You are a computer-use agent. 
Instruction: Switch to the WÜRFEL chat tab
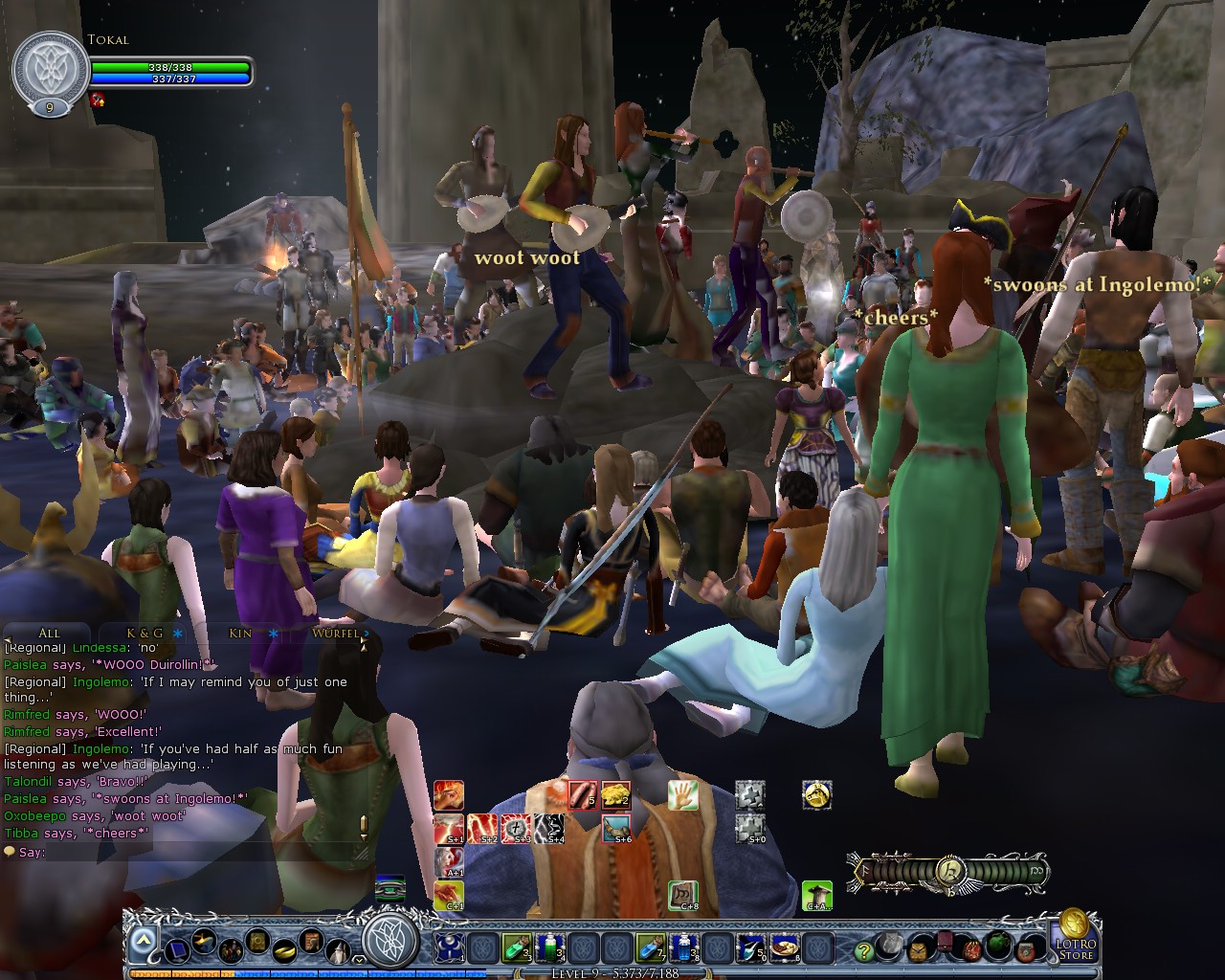point(335,633)
